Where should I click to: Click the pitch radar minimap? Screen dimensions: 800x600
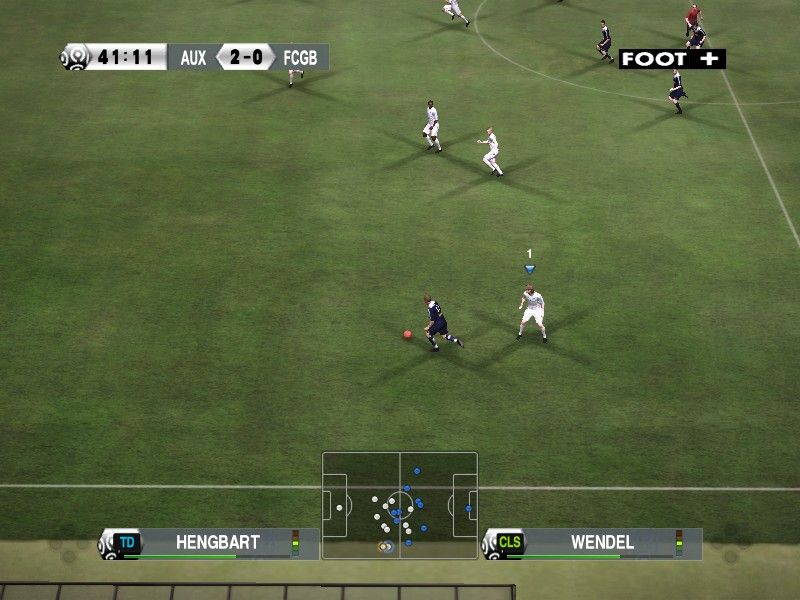click(400, 505)
